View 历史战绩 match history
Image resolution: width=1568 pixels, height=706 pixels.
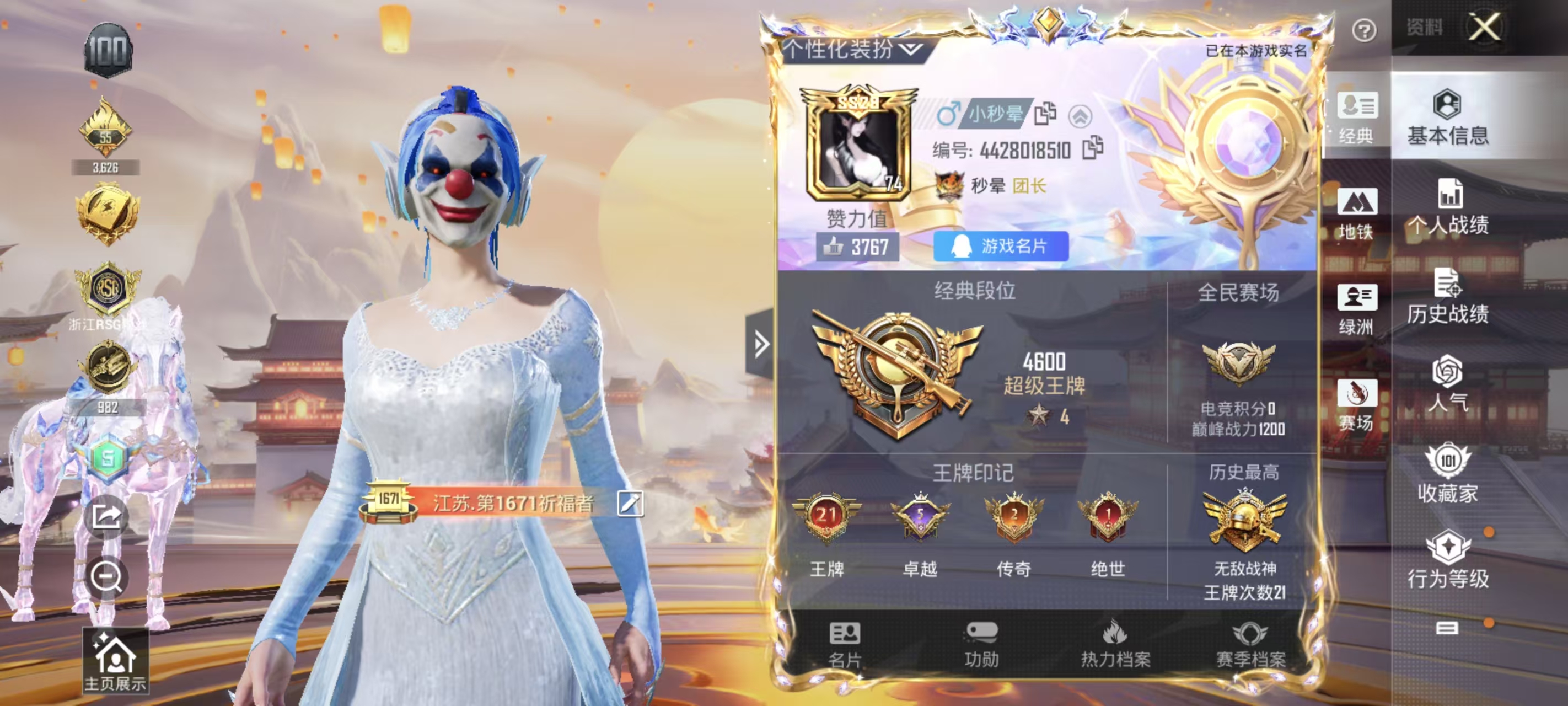tap(1447, 297)
